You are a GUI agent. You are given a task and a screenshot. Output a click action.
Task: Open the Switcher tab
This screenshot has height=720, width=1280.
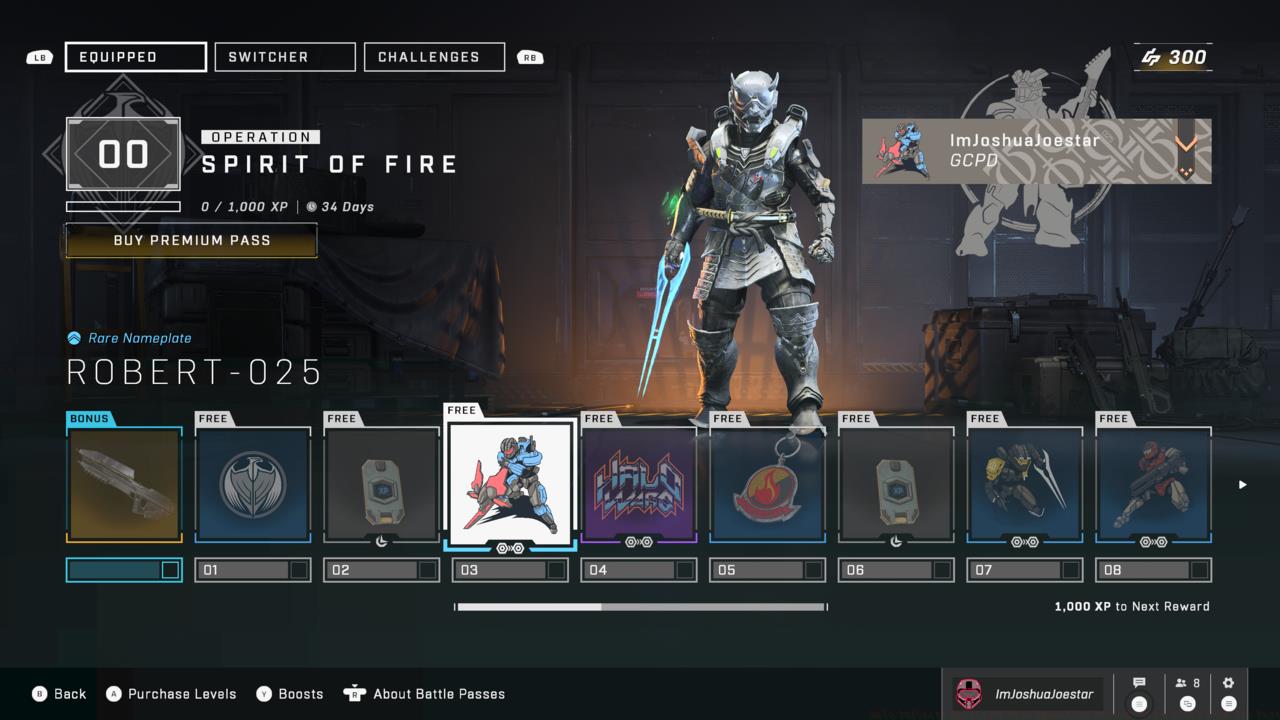coord(285,57)
